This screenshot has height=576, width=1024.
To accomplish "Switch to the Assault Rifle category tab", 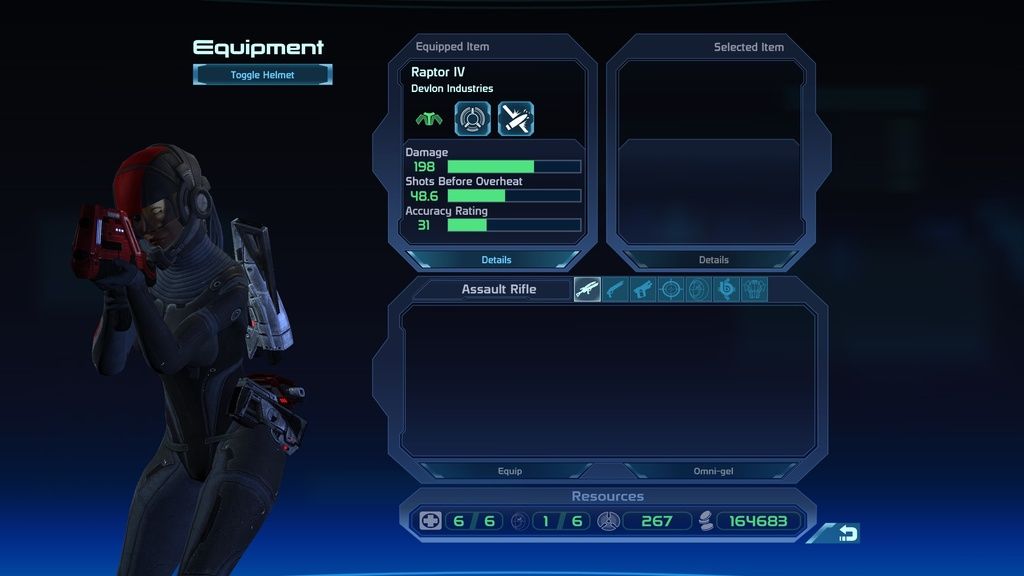I will pos(588,290).
